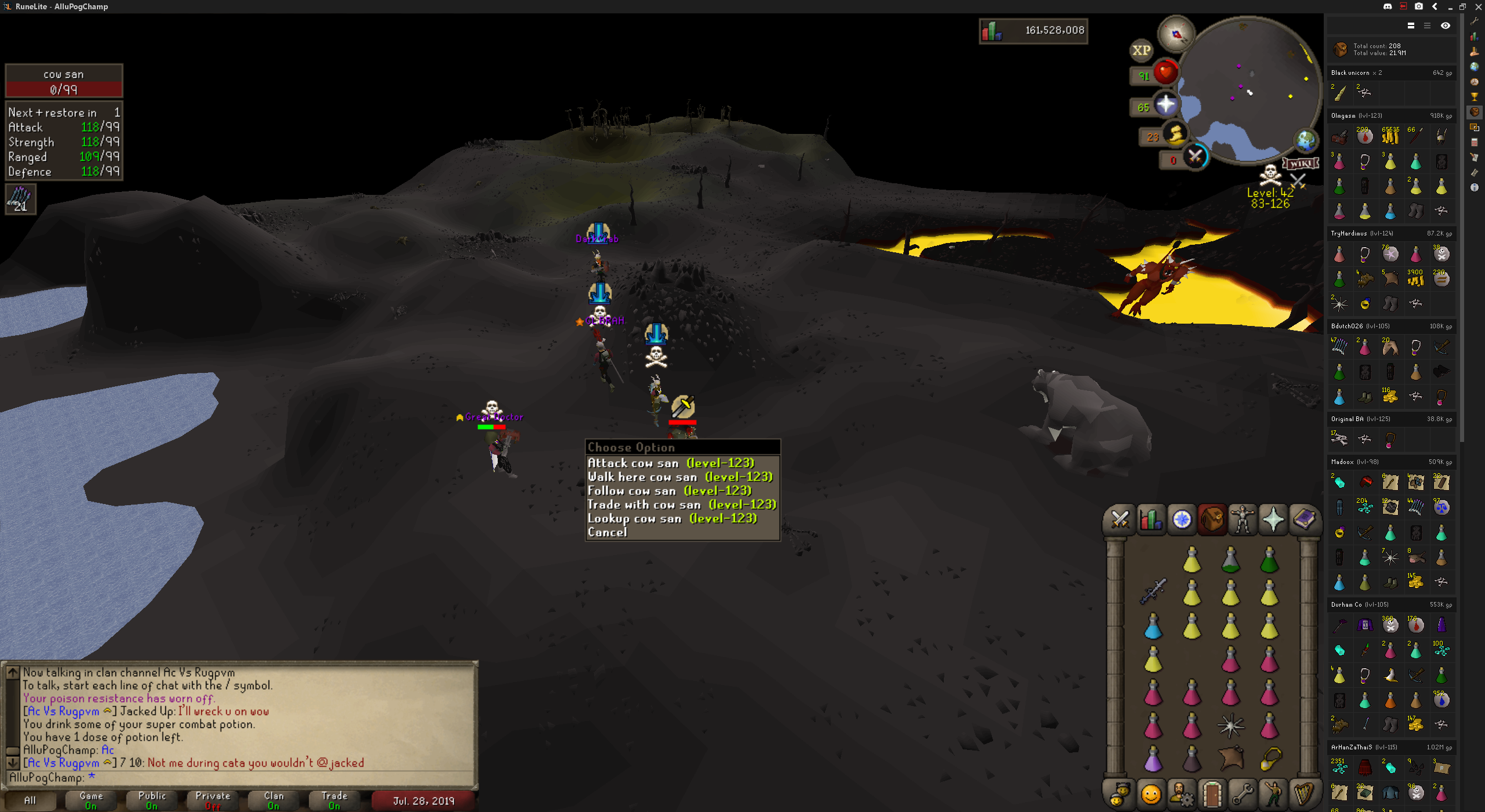Close the RuneLite window
Screen dimensions: 1485x812
(x=1478, y=6)
